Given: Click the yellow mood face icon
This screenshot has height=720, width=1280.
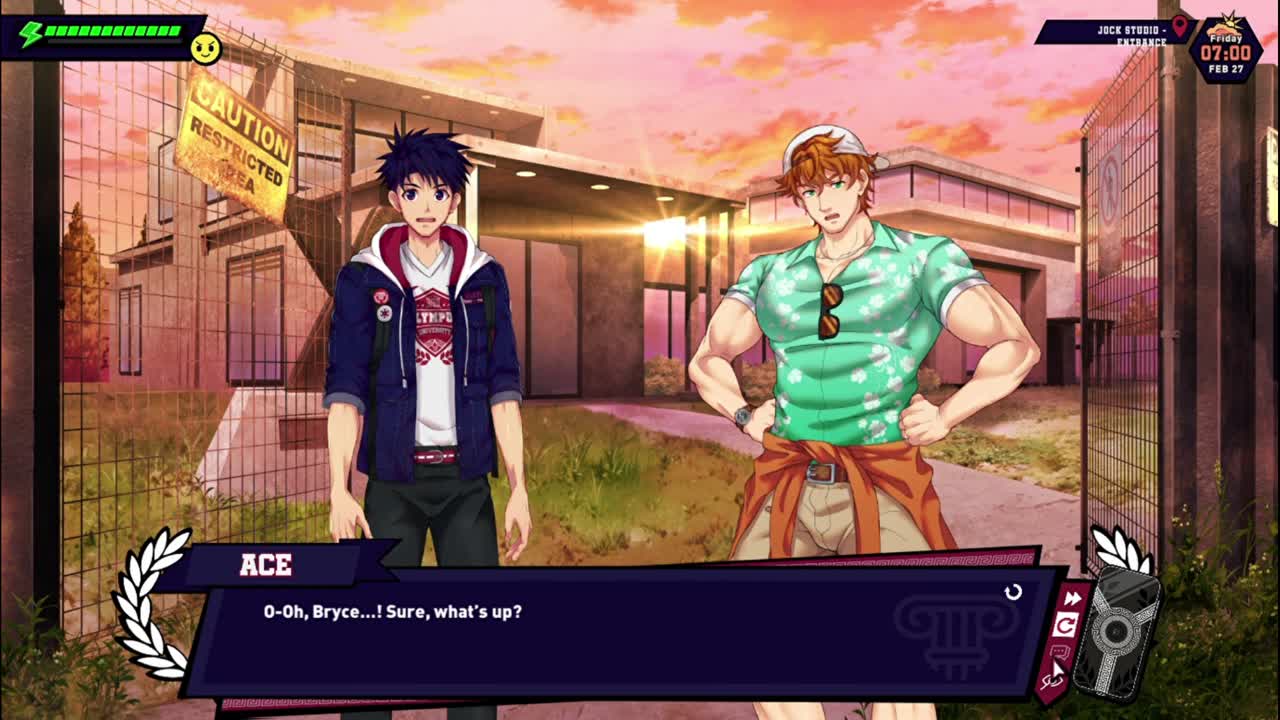Looking at the screenshot, I should point(205,48).
